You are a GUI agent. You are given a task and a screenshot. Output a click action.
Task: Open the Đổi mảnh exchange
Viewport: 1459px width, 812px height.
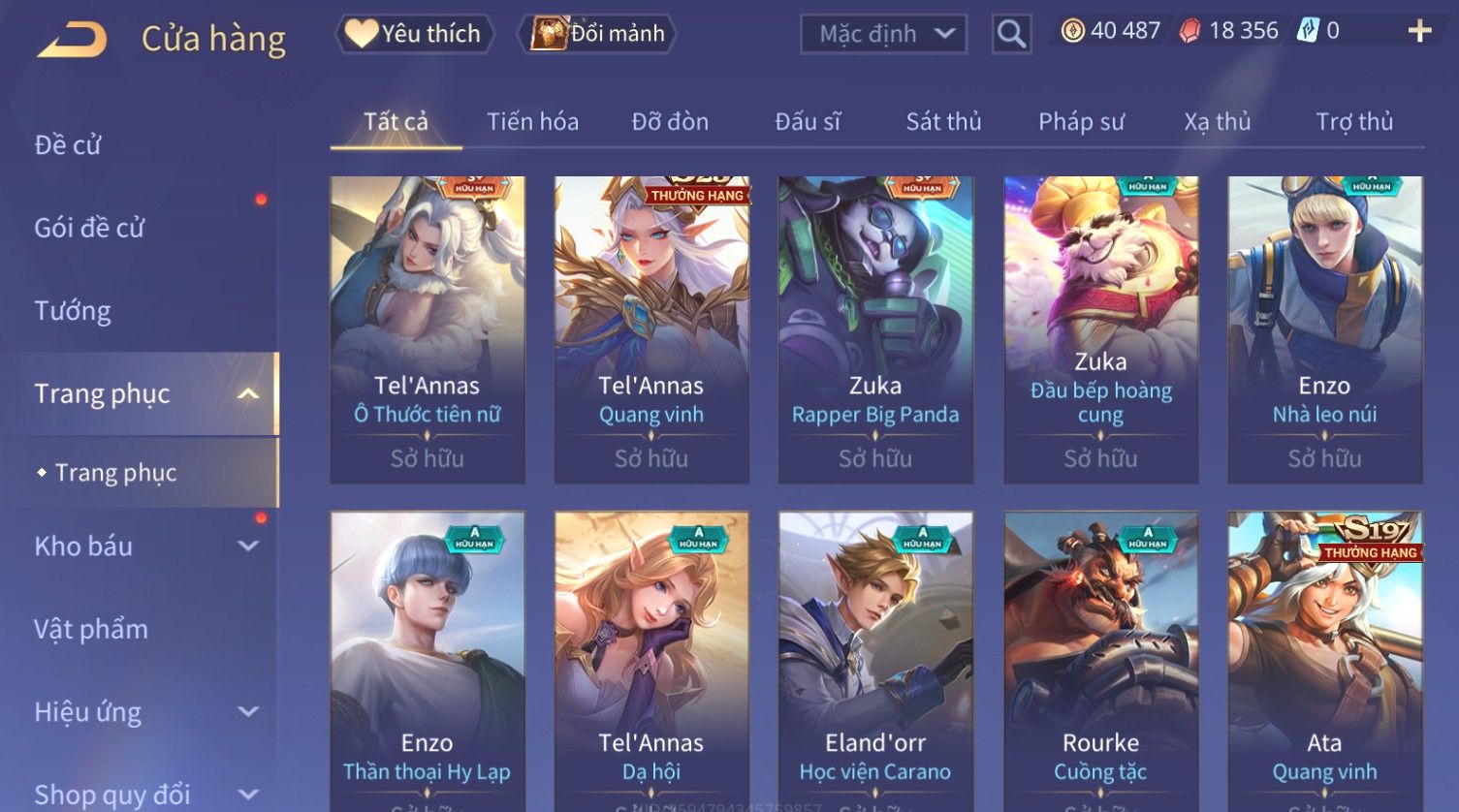598,34
